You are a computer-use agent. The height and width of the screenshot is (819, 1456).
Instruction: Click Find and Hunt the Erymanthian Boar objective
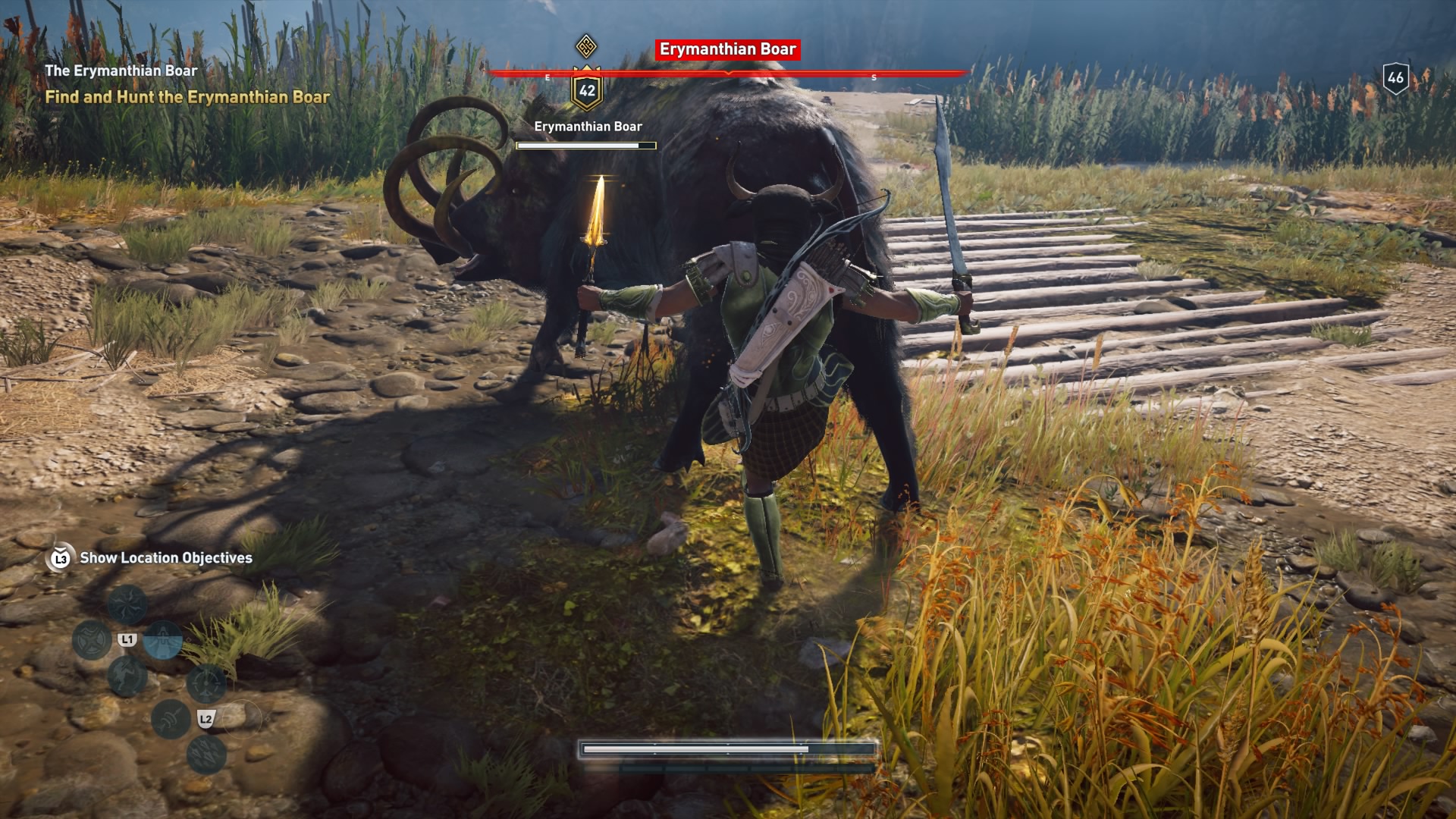pyautogui.click(x=188, y=97)
